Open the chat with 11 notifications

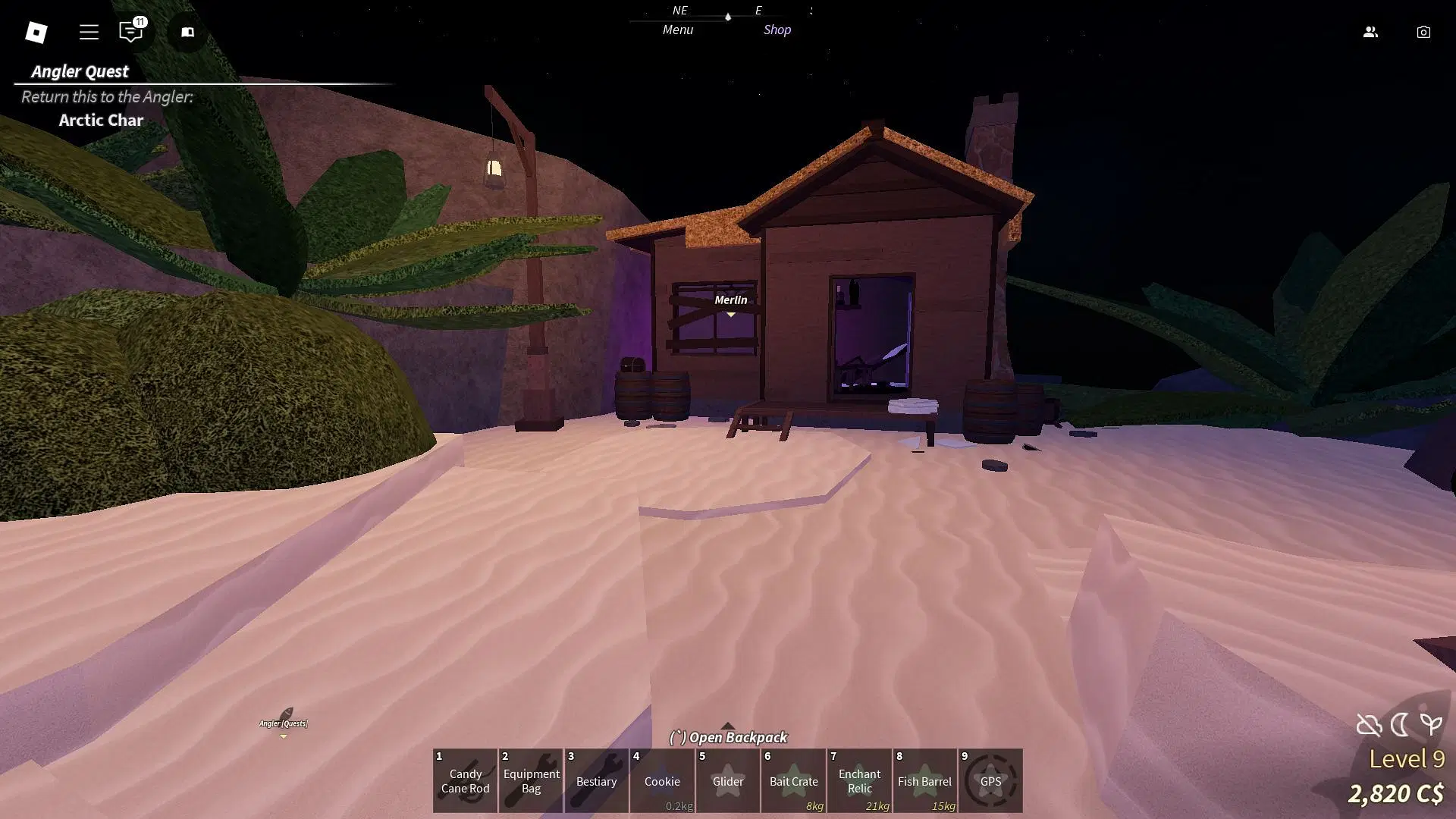131,32
